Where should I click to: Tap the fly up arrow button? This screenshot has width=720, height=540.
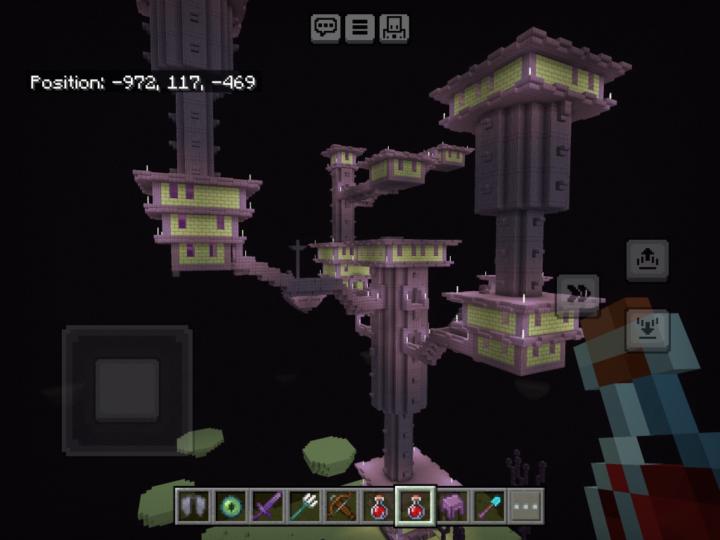(x=647, y=261)
